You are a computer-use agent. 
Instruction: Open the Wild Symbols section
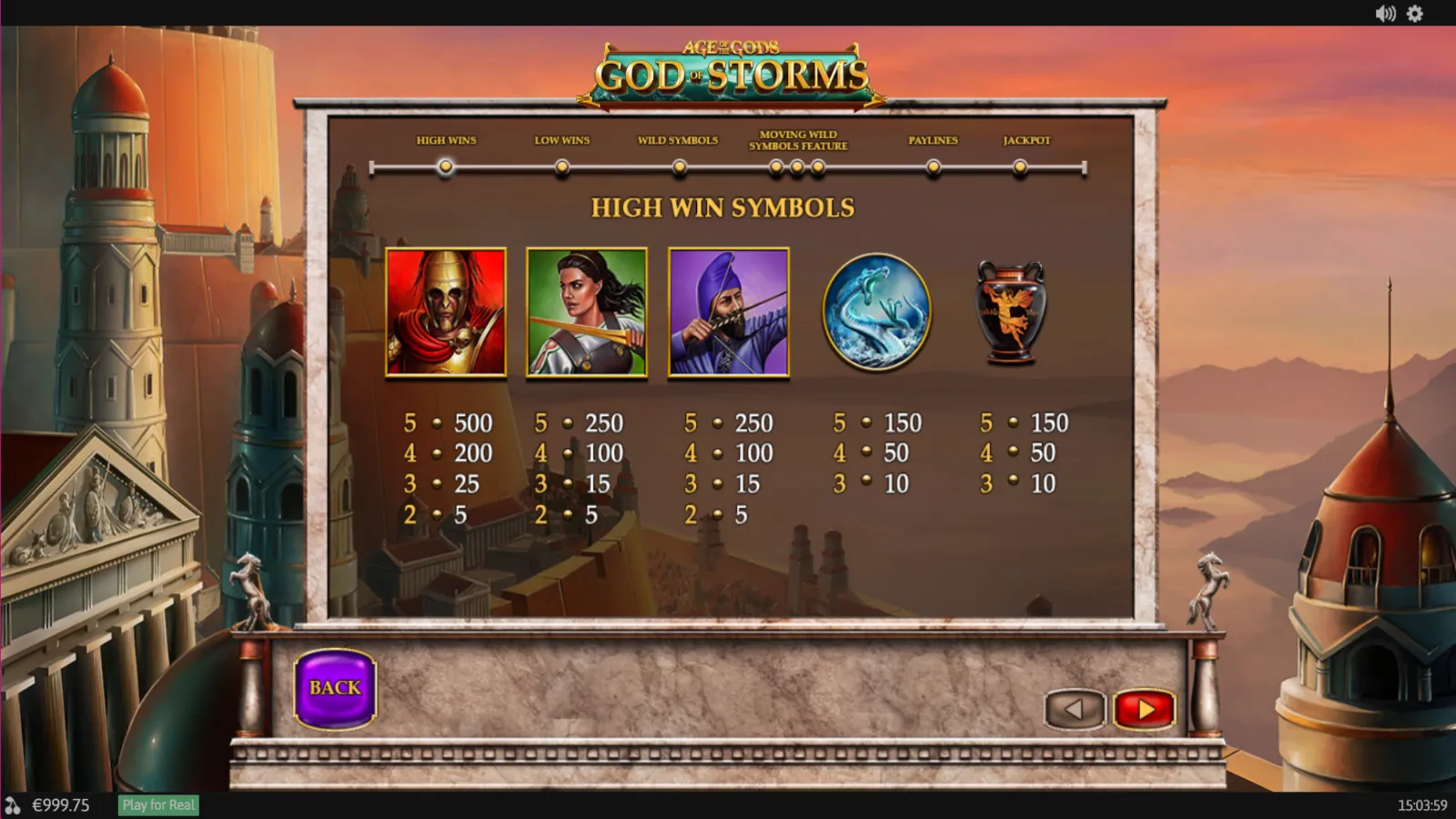pos(678,167)
